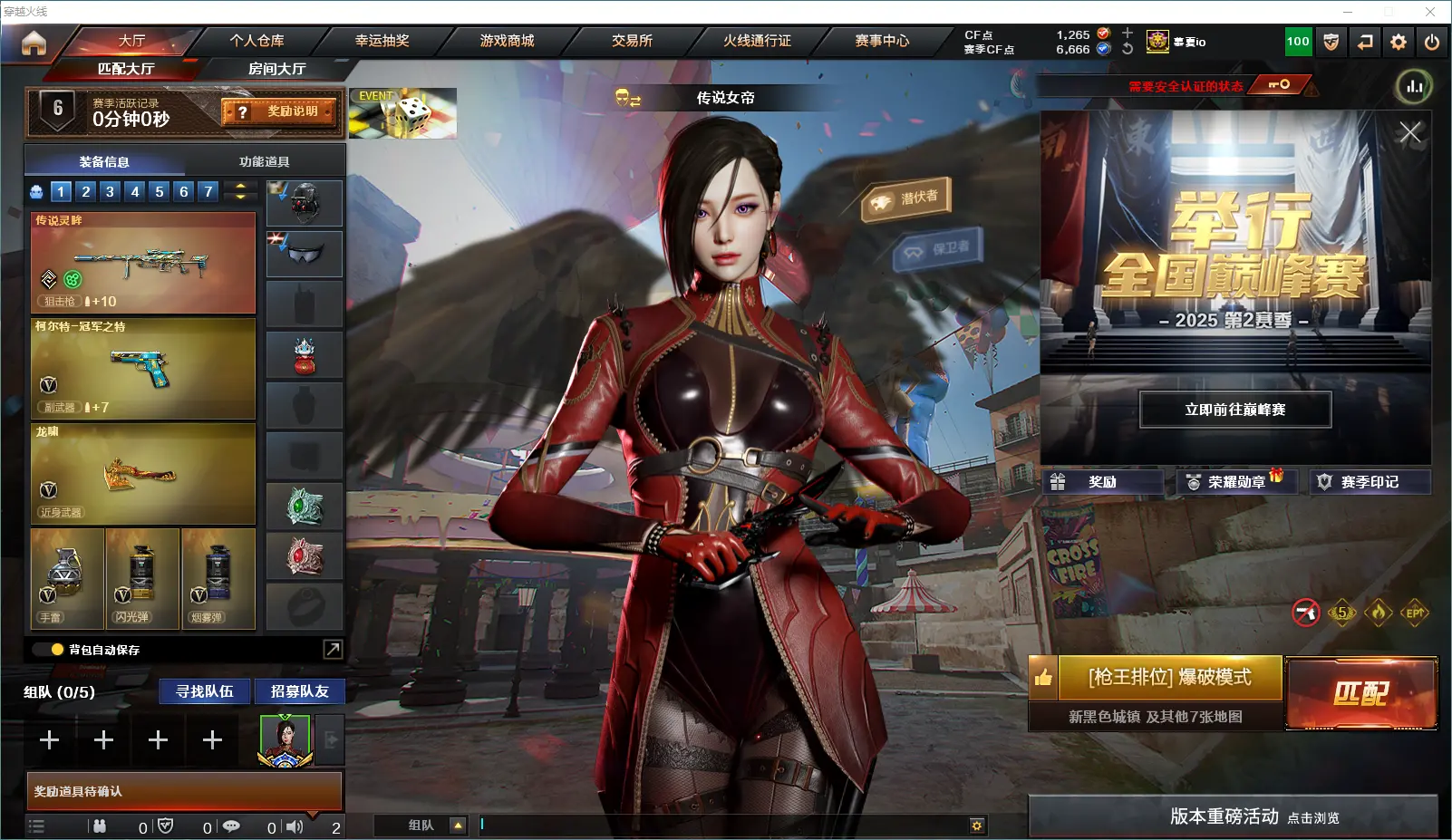Screen dimensions: 1452x840
Task: Switch to the 房间大厅 room lobby tab
Action: (x=276, y=69)
